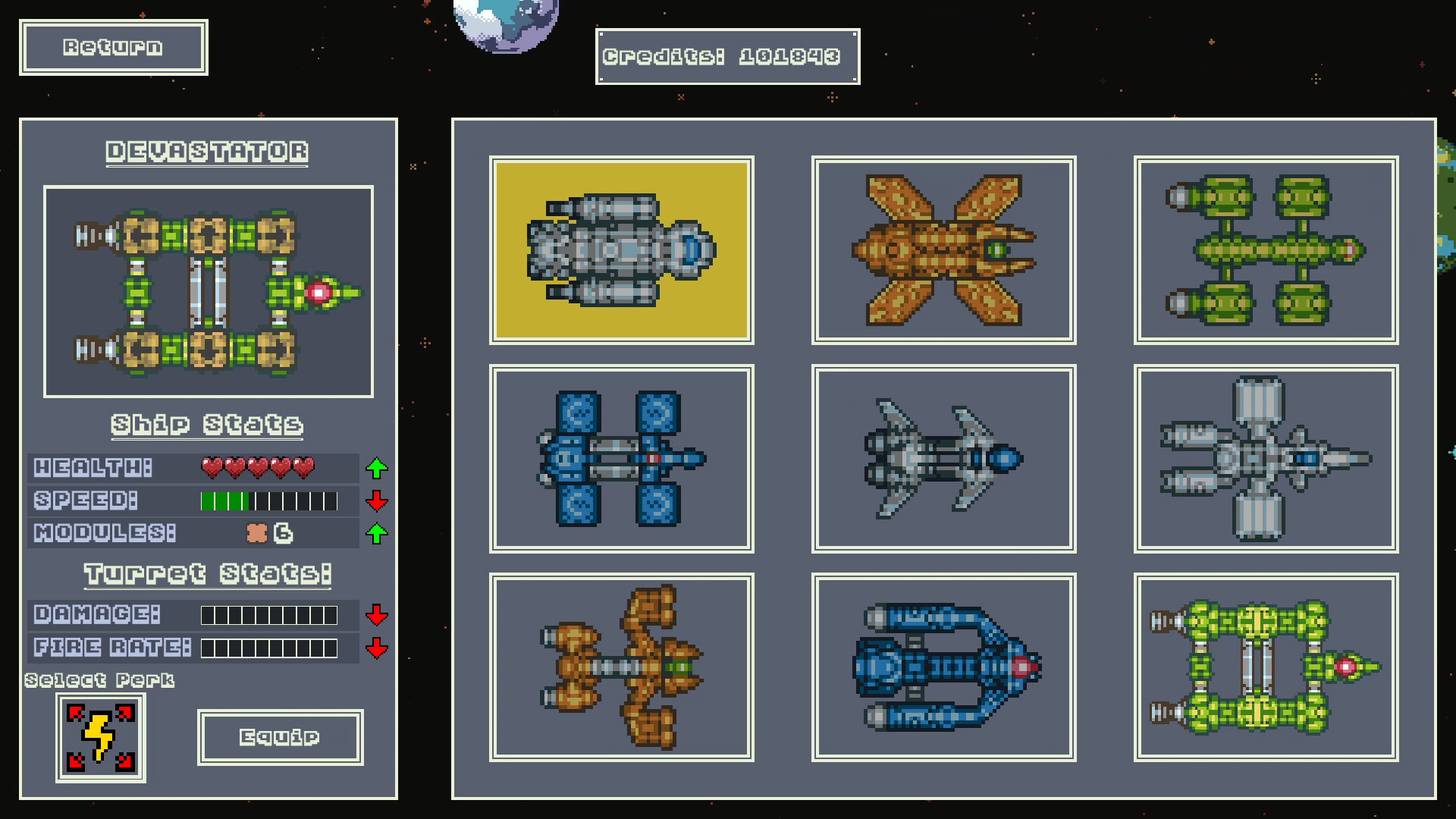This screenshot has height=819, width=1456.
Task: Select the blue U-shaped ship in bottom row
Action: coord(943,667)
